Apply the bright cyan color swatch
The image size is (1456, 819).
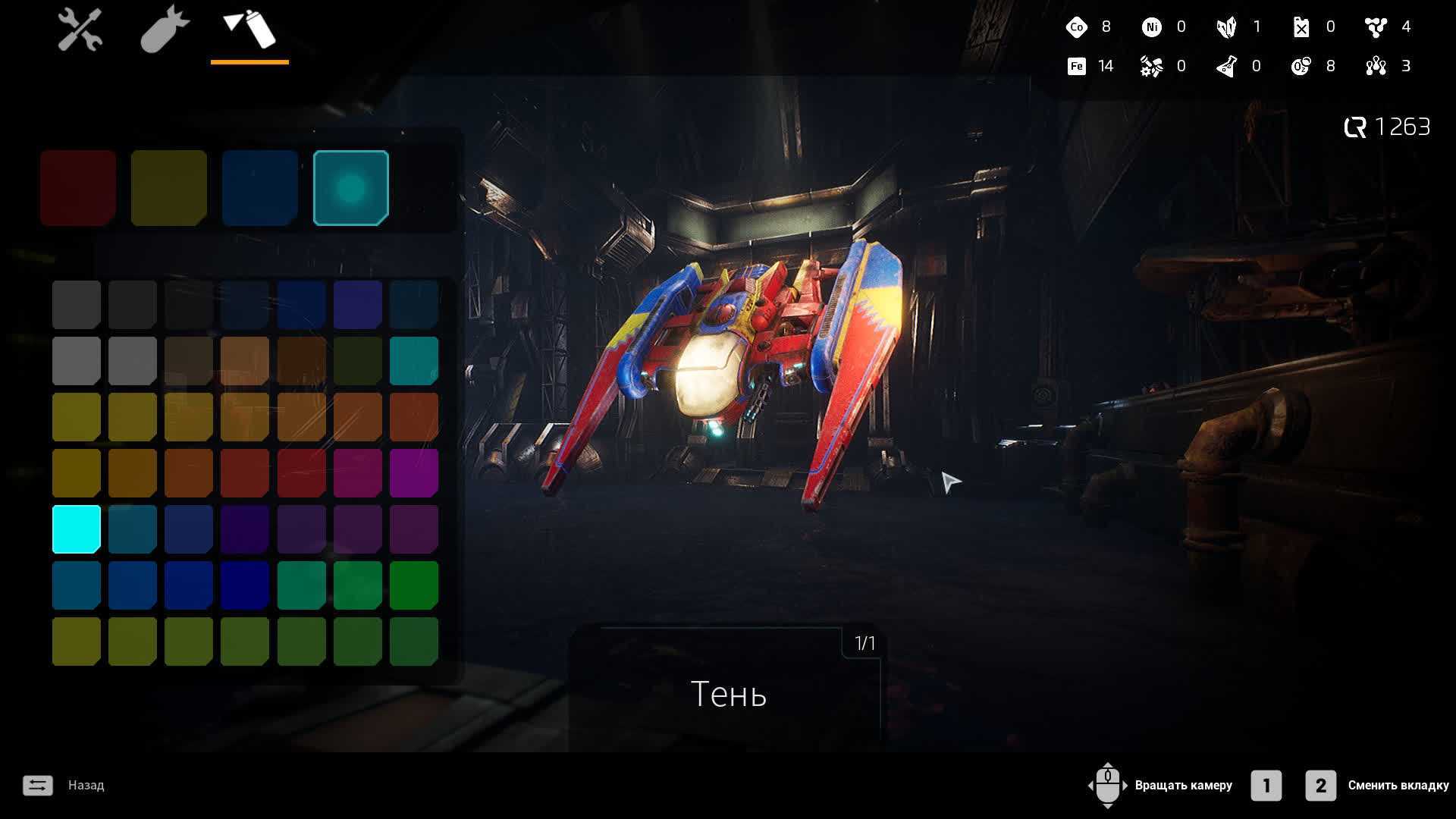(x=77, y=529)
